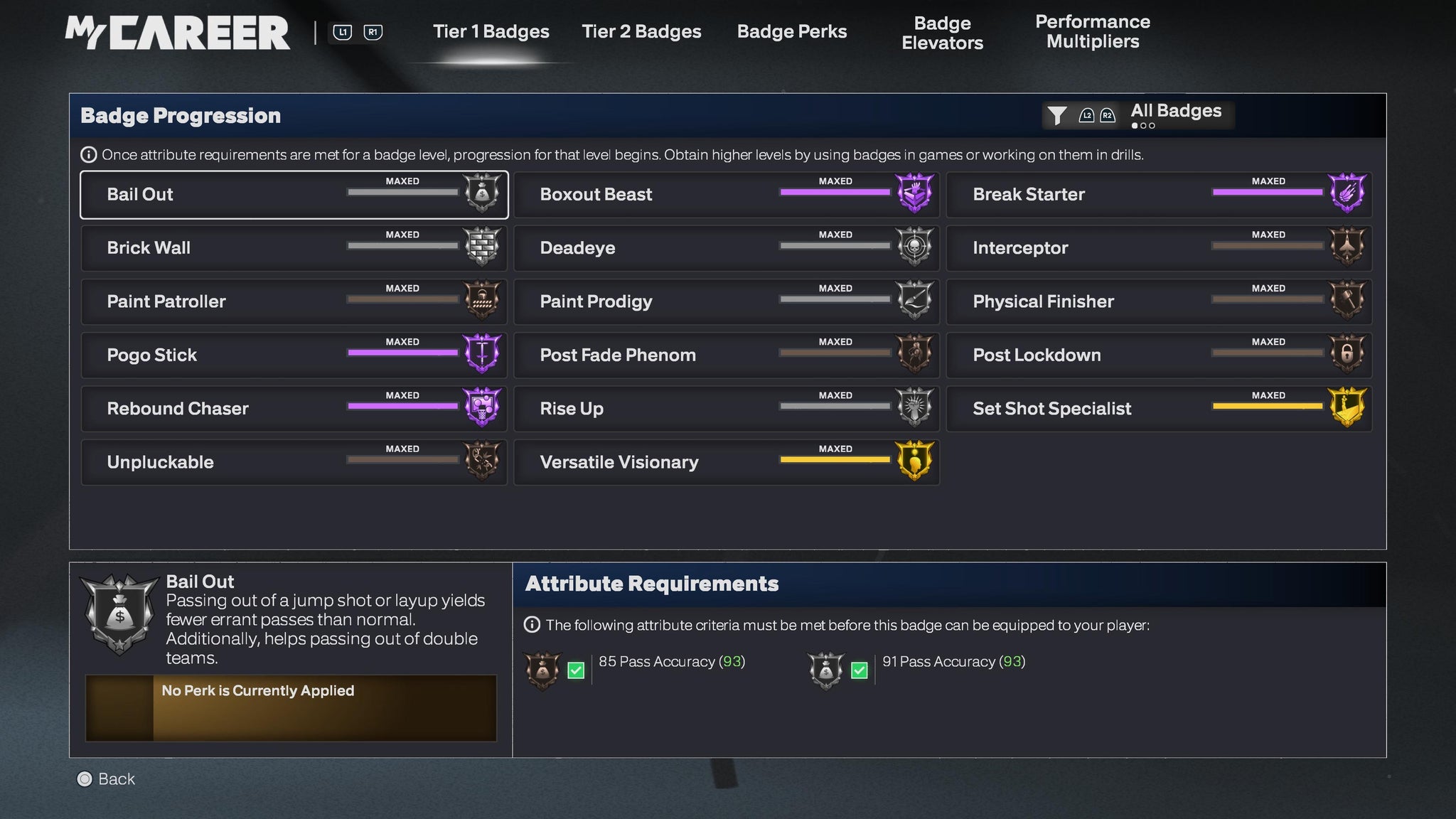Select the Break Starter badge
Screen dimensions: 1456x819
(1159, 195)
